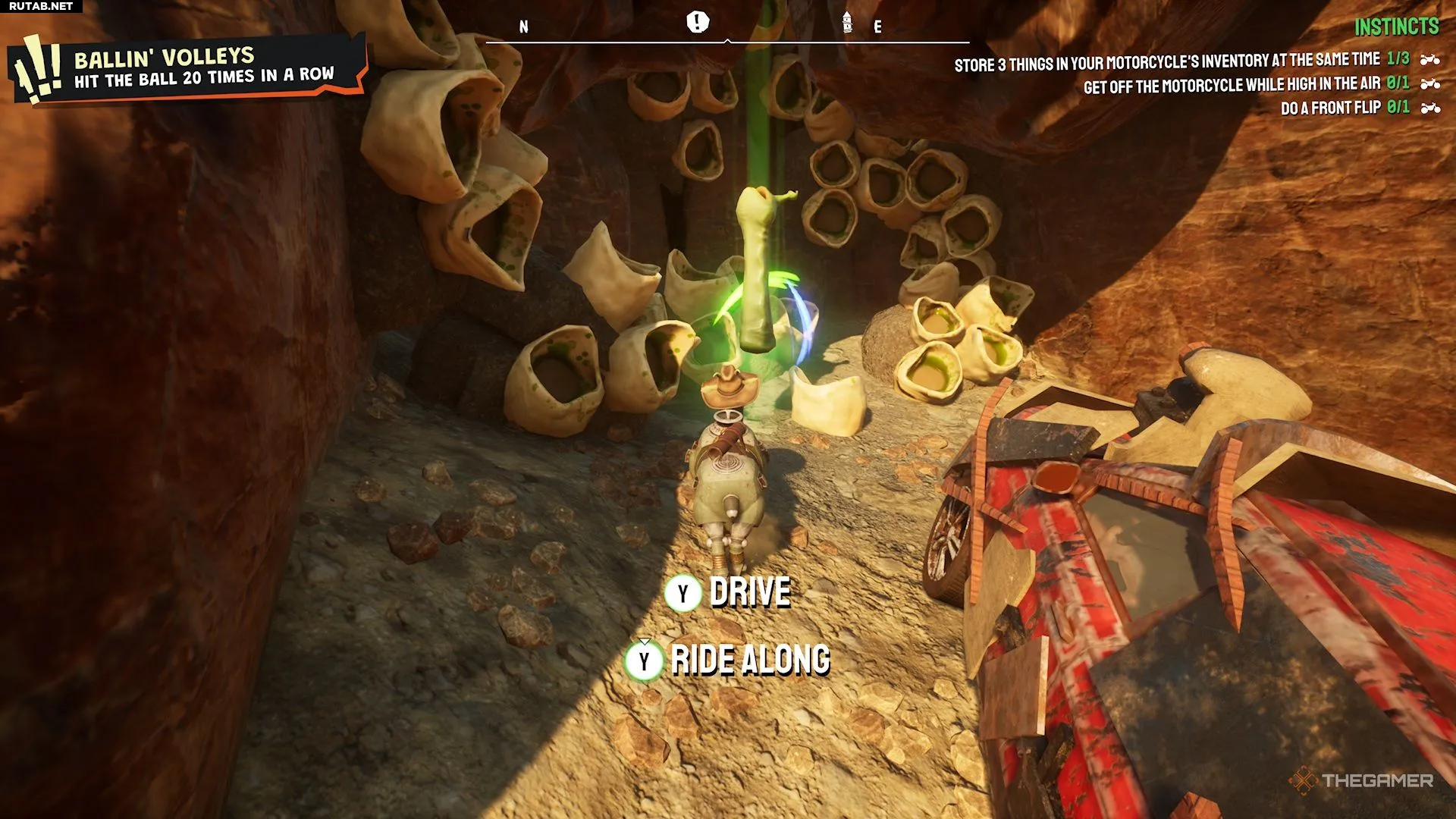Viewport: 1456px width, 819px height.
Task: Open the Instincts list header
Action: 1396,27
